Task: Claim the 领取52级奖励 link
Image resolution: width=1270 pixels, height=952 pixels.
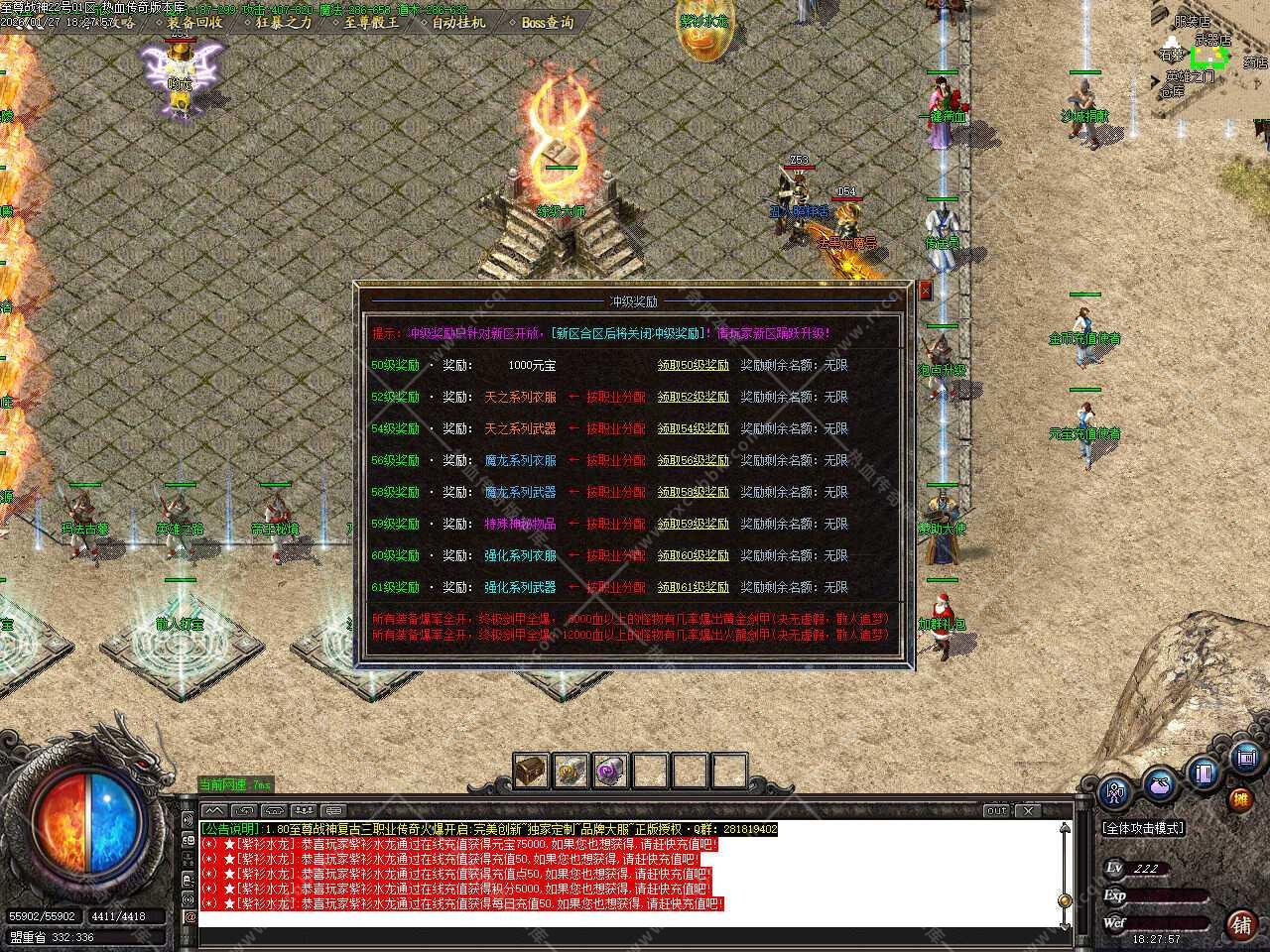Action: 693,397
